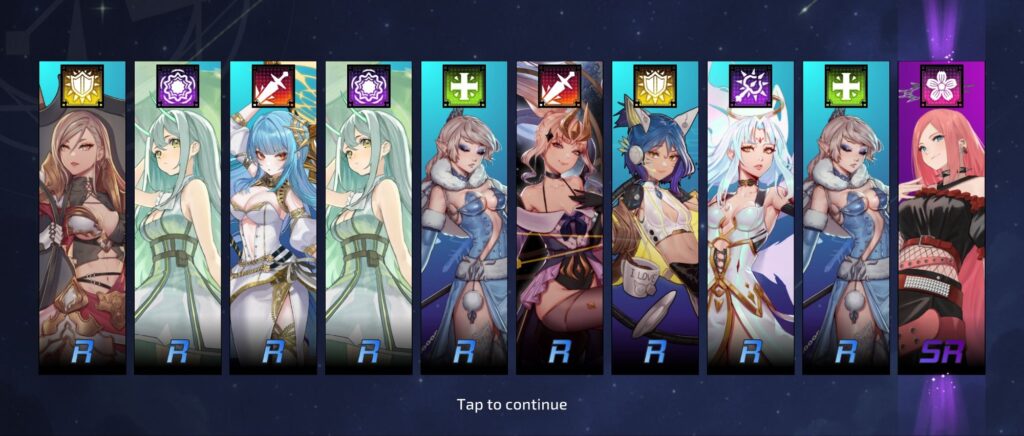Choose the pirate hat character card

coord(83,220)
